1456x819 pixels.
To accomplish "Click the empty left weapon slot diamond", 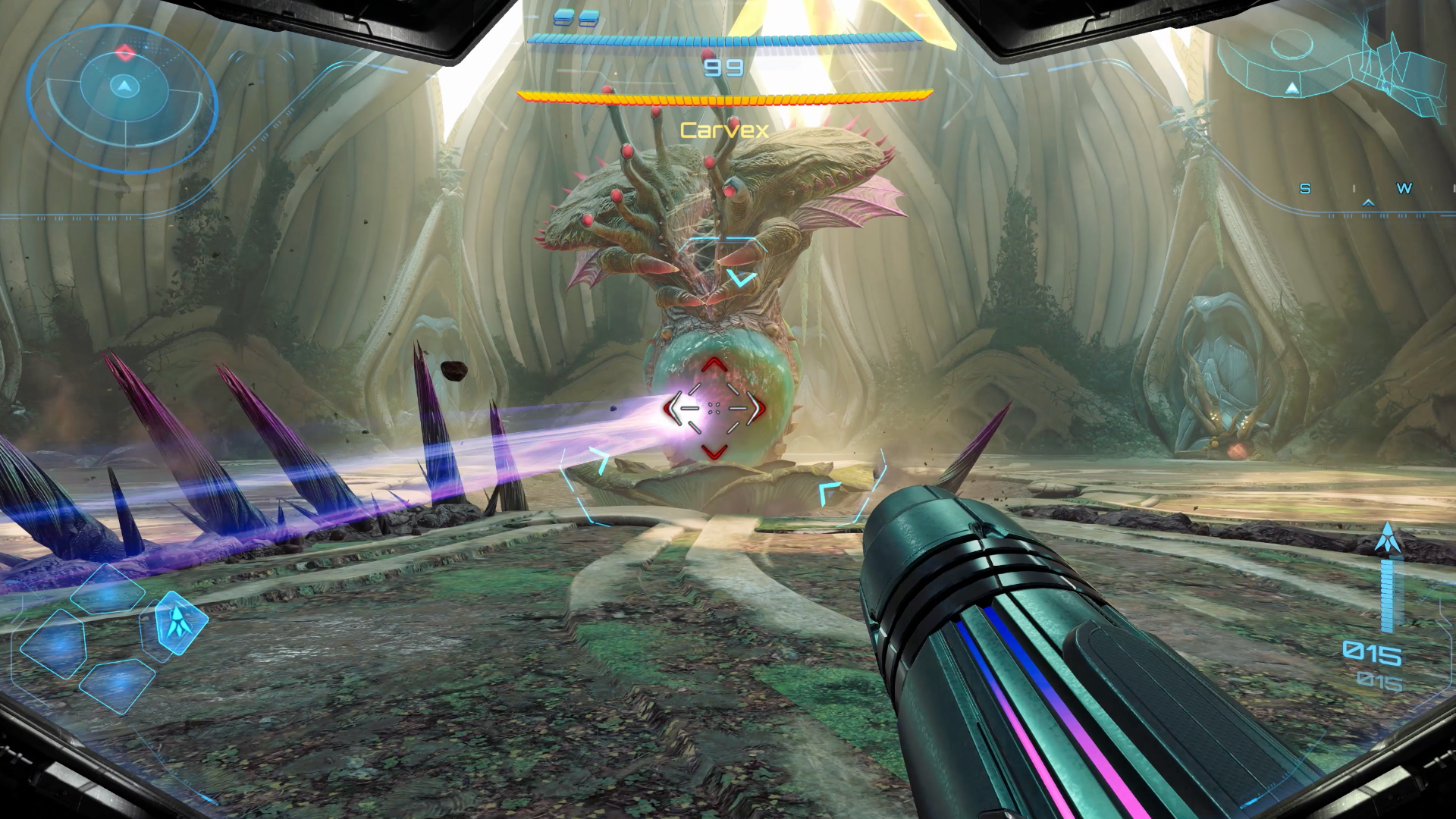I will (55, 645).
